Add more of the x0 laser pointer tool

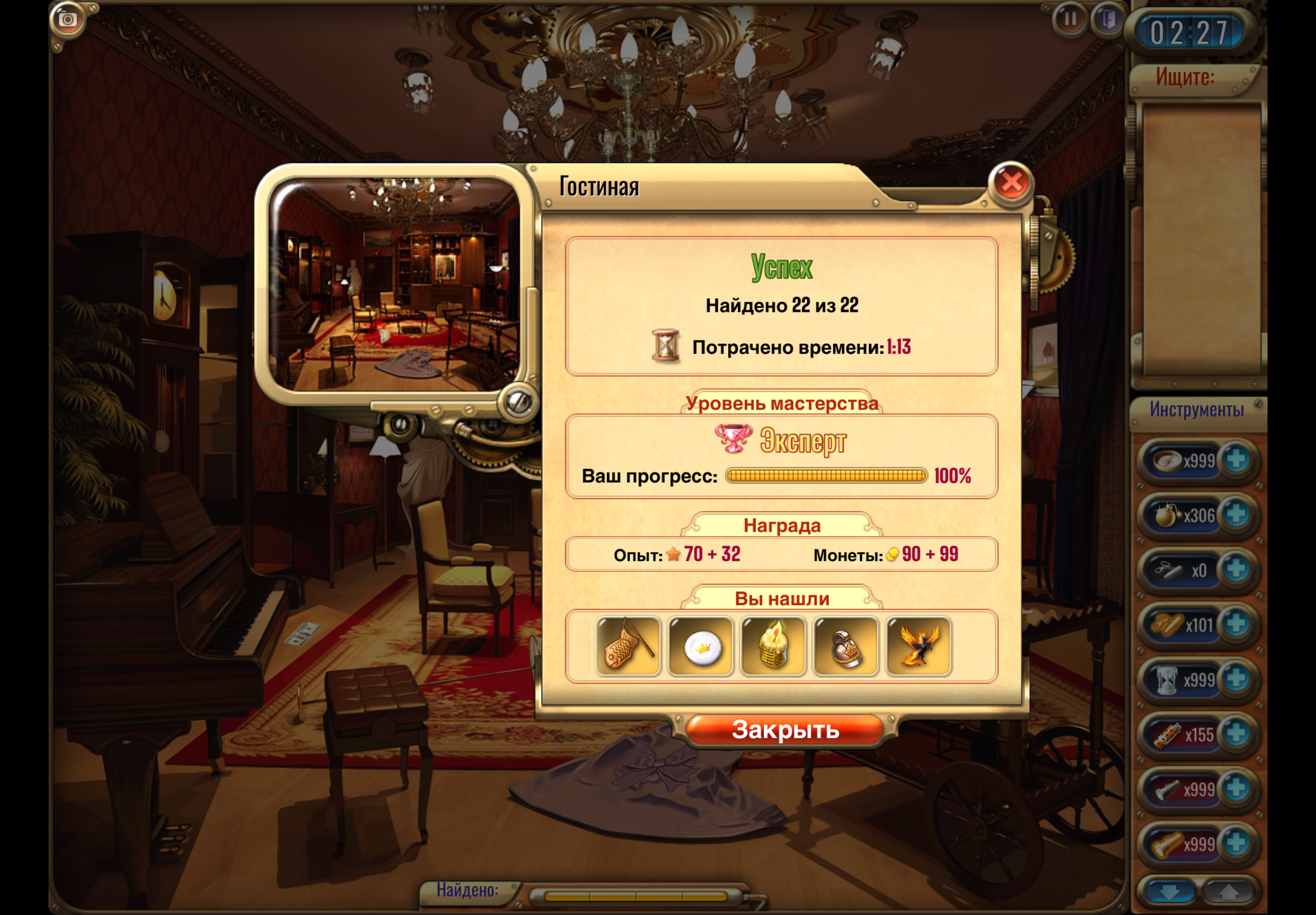point(1236,570)
